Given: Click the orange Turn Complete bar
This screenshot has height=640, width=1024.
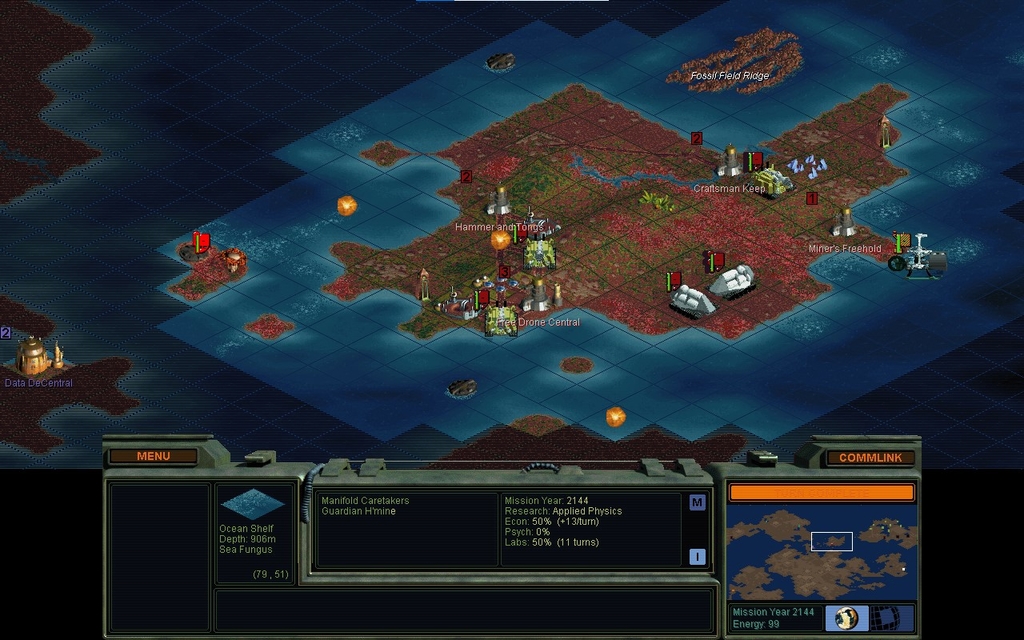Looking at the screenshot, I should (x=821, y=492).
